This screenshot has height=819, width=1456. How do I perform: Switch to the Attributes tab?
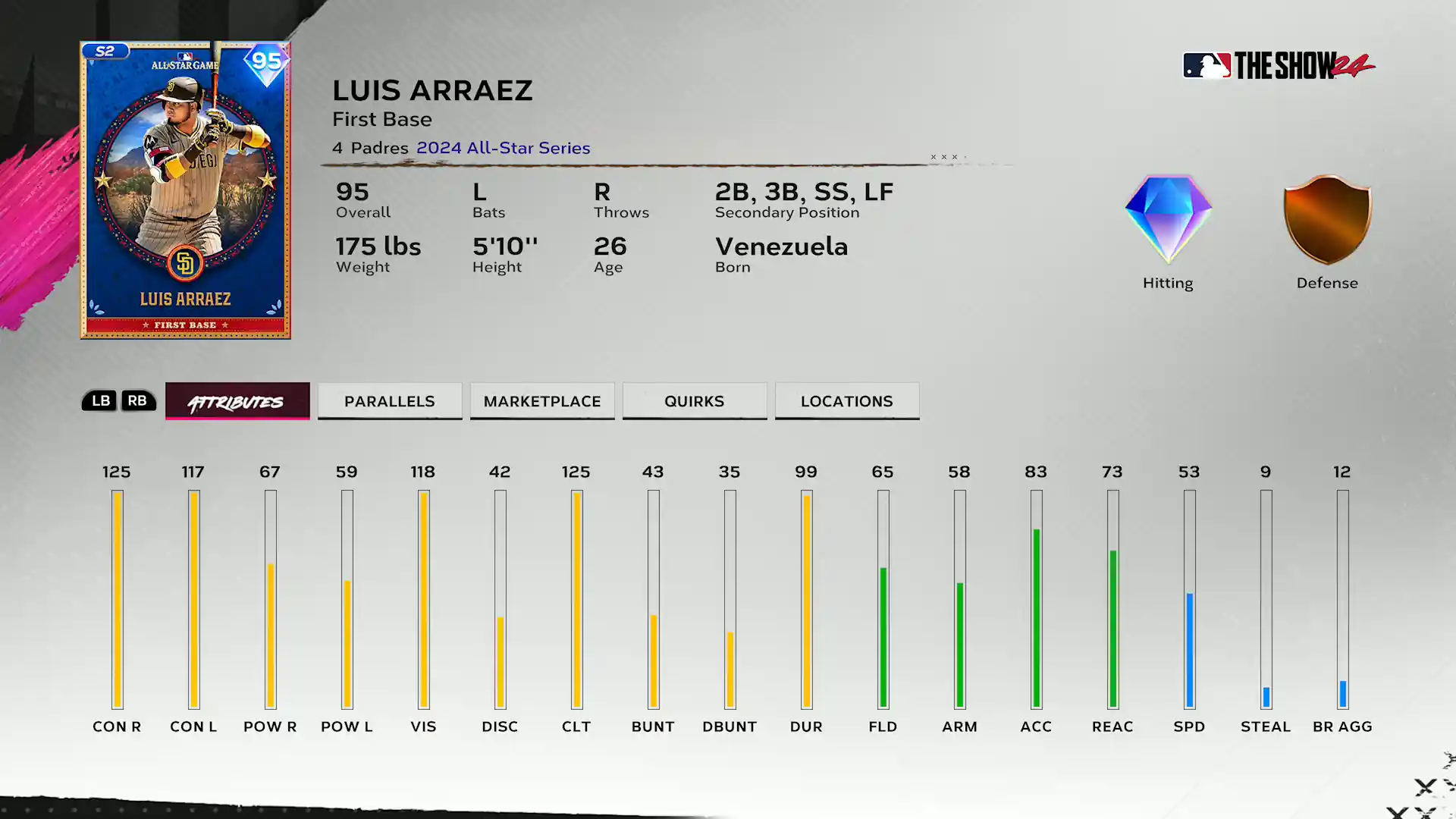237,401
